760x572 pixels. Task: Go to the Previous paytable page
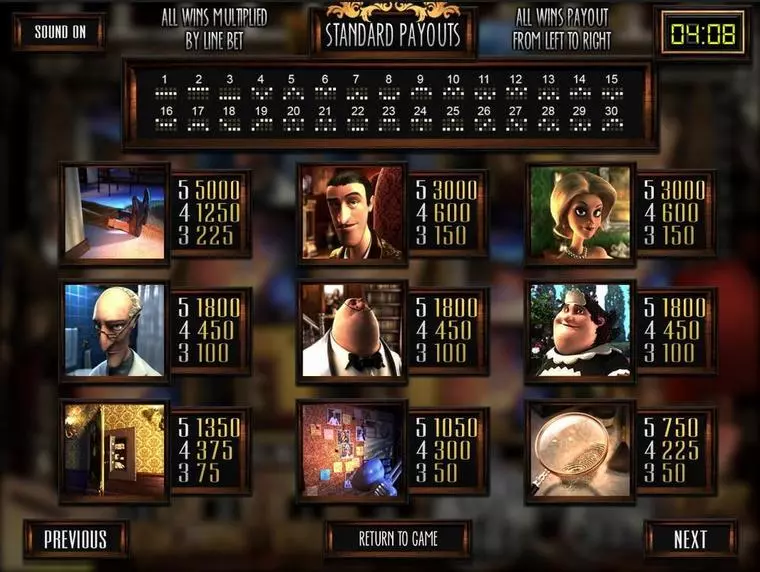pos(75,539)
